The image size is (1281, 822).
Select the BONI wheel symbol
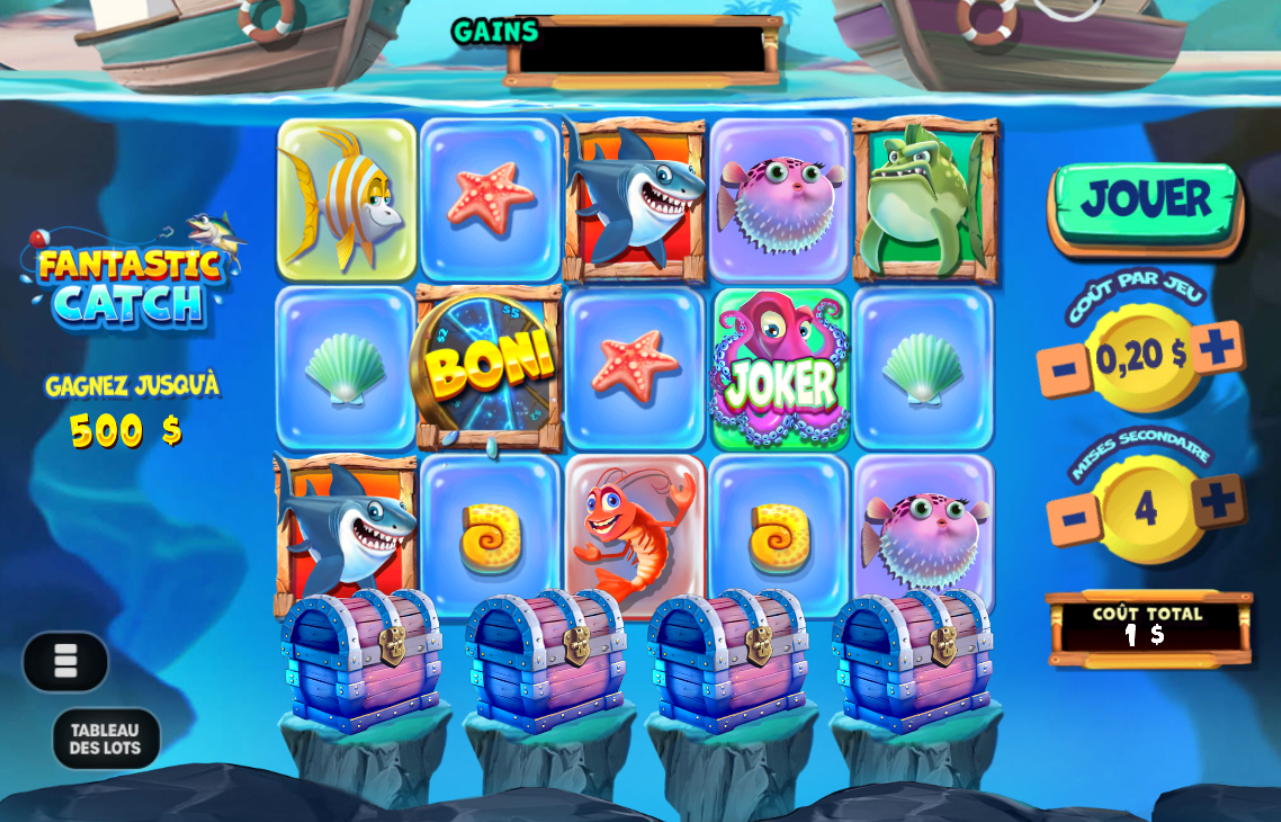490,368
